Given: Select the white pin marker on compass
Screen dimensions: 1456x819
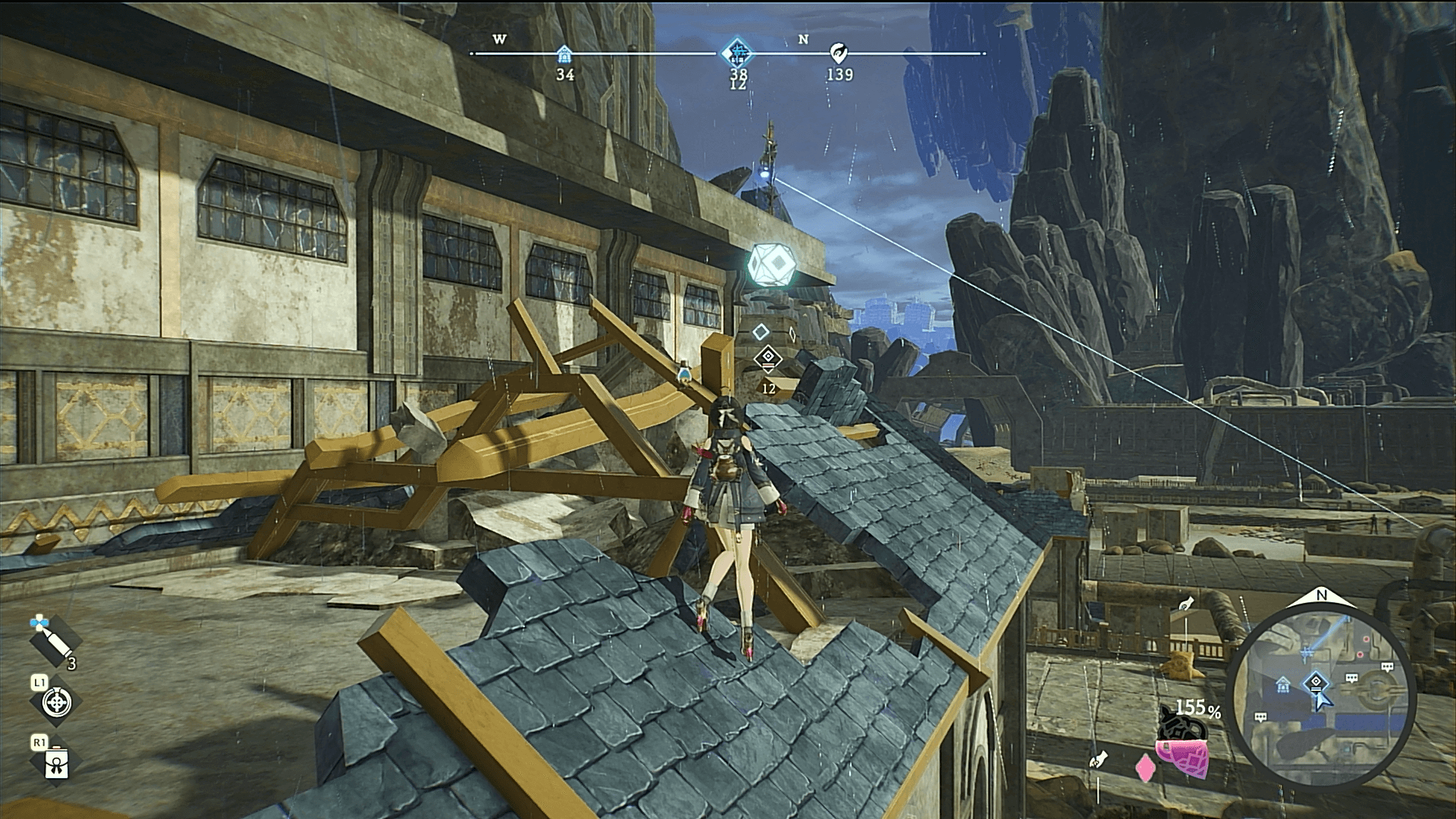Looking at the screenshot, I should pos(838,53).
